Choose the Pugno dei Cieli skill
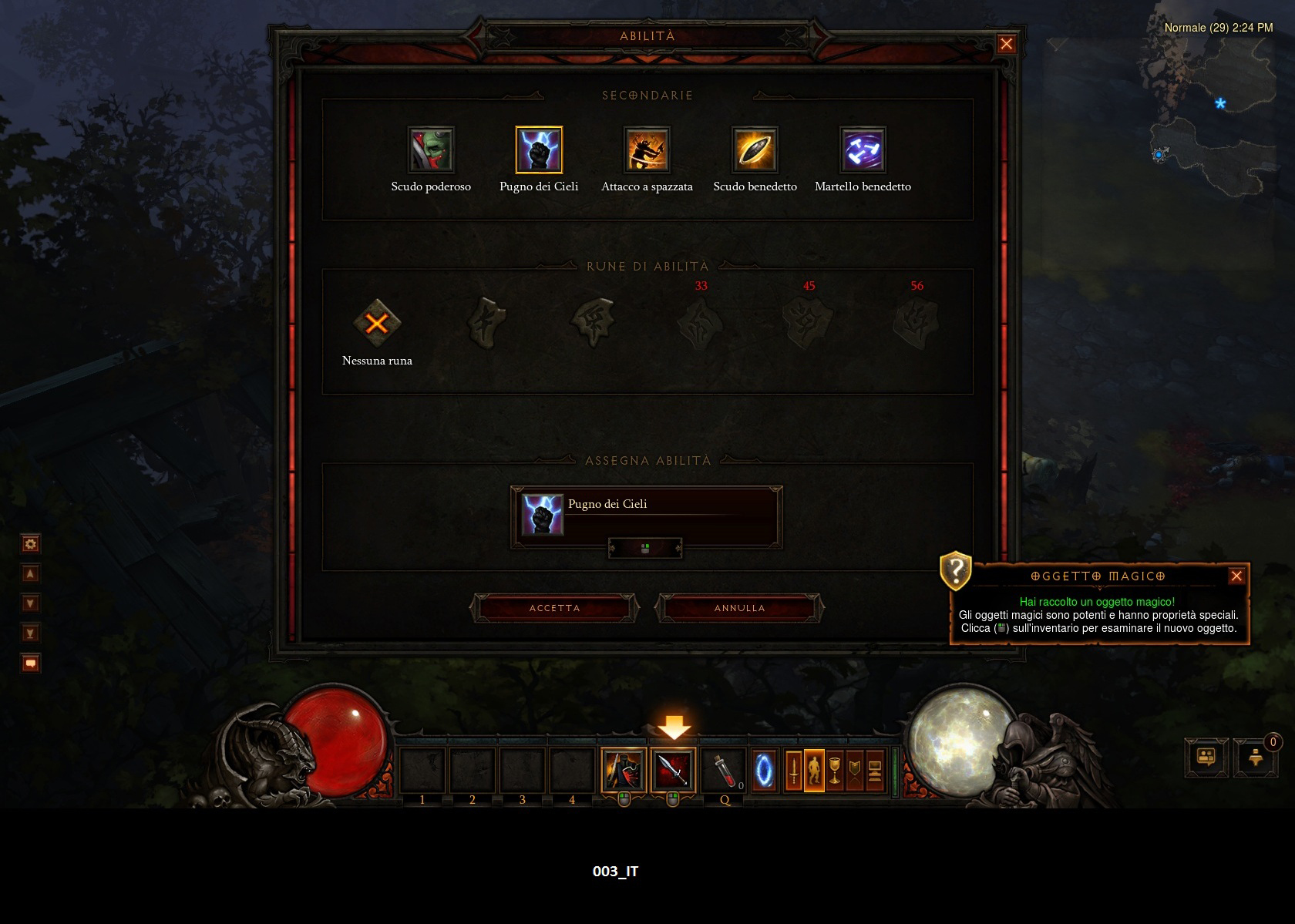The height and width of the screenshot is (924, 1295). click(539, 150)
